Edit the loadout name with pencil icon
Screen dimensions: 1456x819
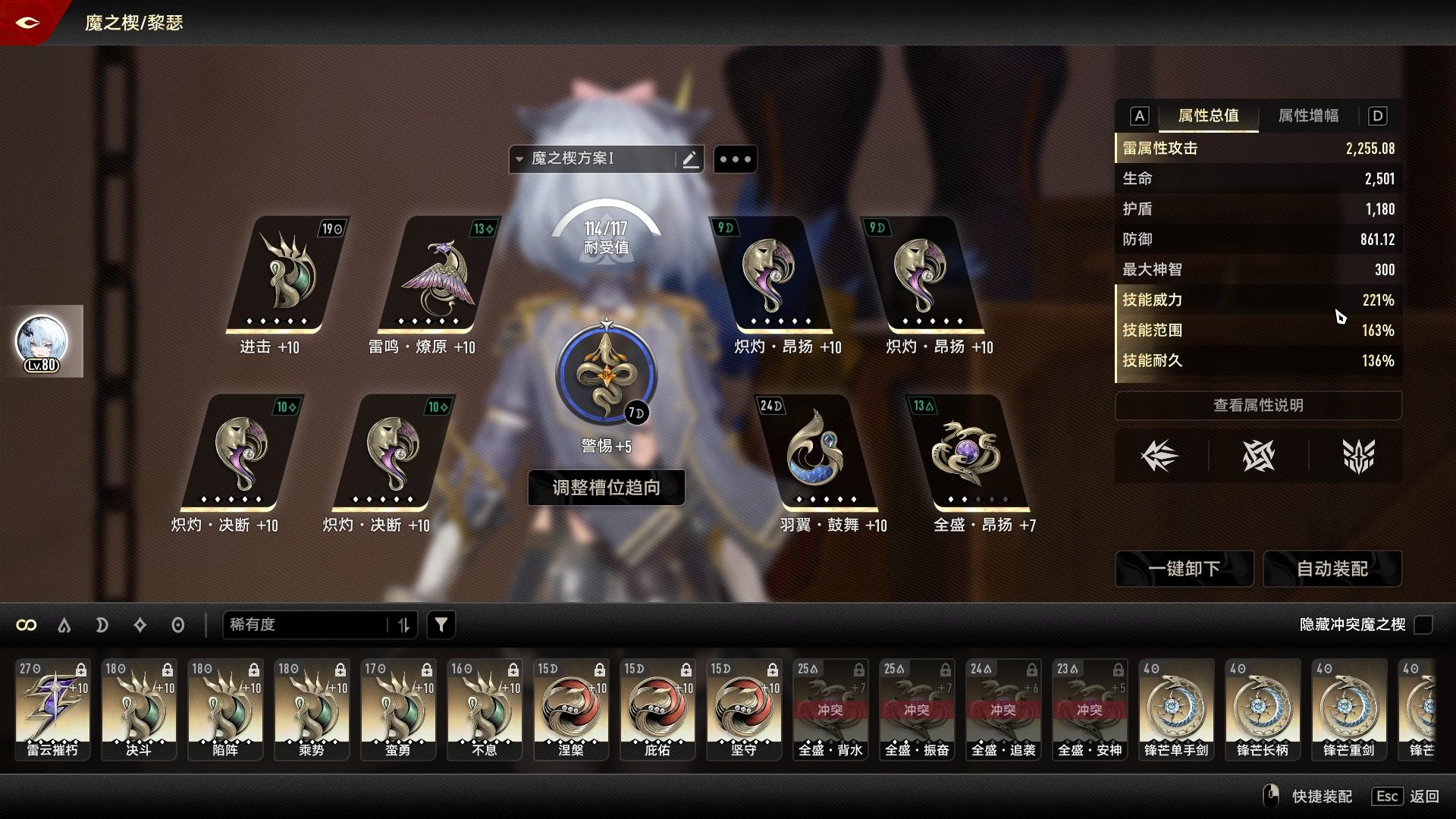click(690, 159)
